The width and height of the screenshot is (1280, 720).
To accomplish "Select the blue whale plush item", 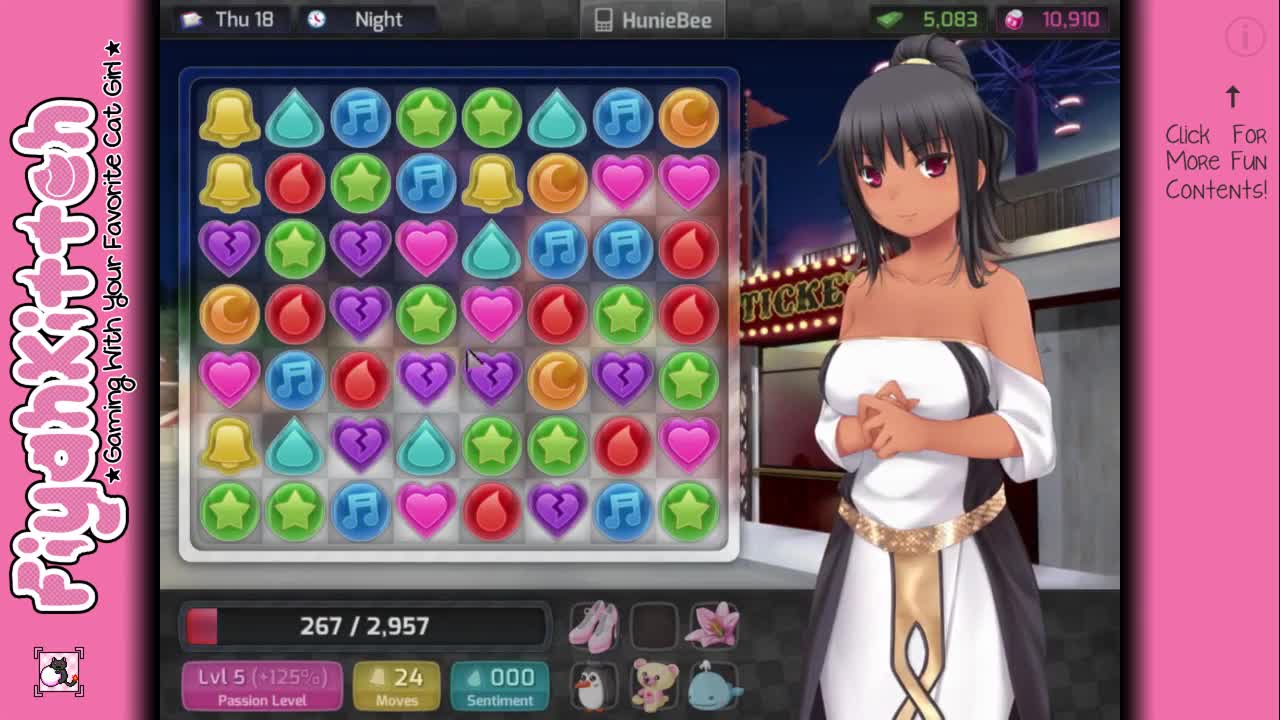I will pos(714,686).
